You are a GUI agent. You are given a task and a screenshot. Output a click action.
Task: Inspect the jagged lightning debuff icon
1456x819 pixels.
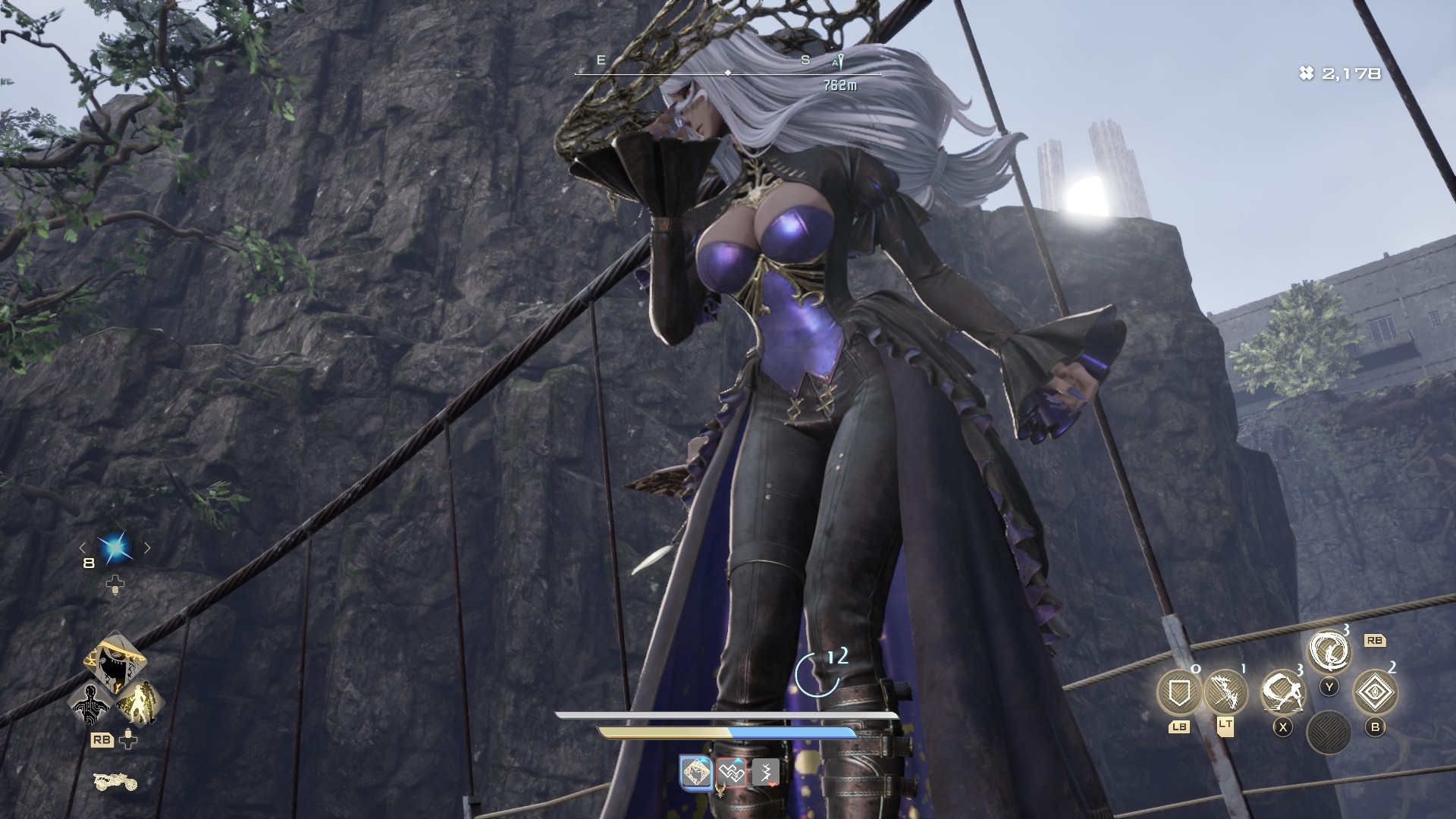[x=765, y=773]
